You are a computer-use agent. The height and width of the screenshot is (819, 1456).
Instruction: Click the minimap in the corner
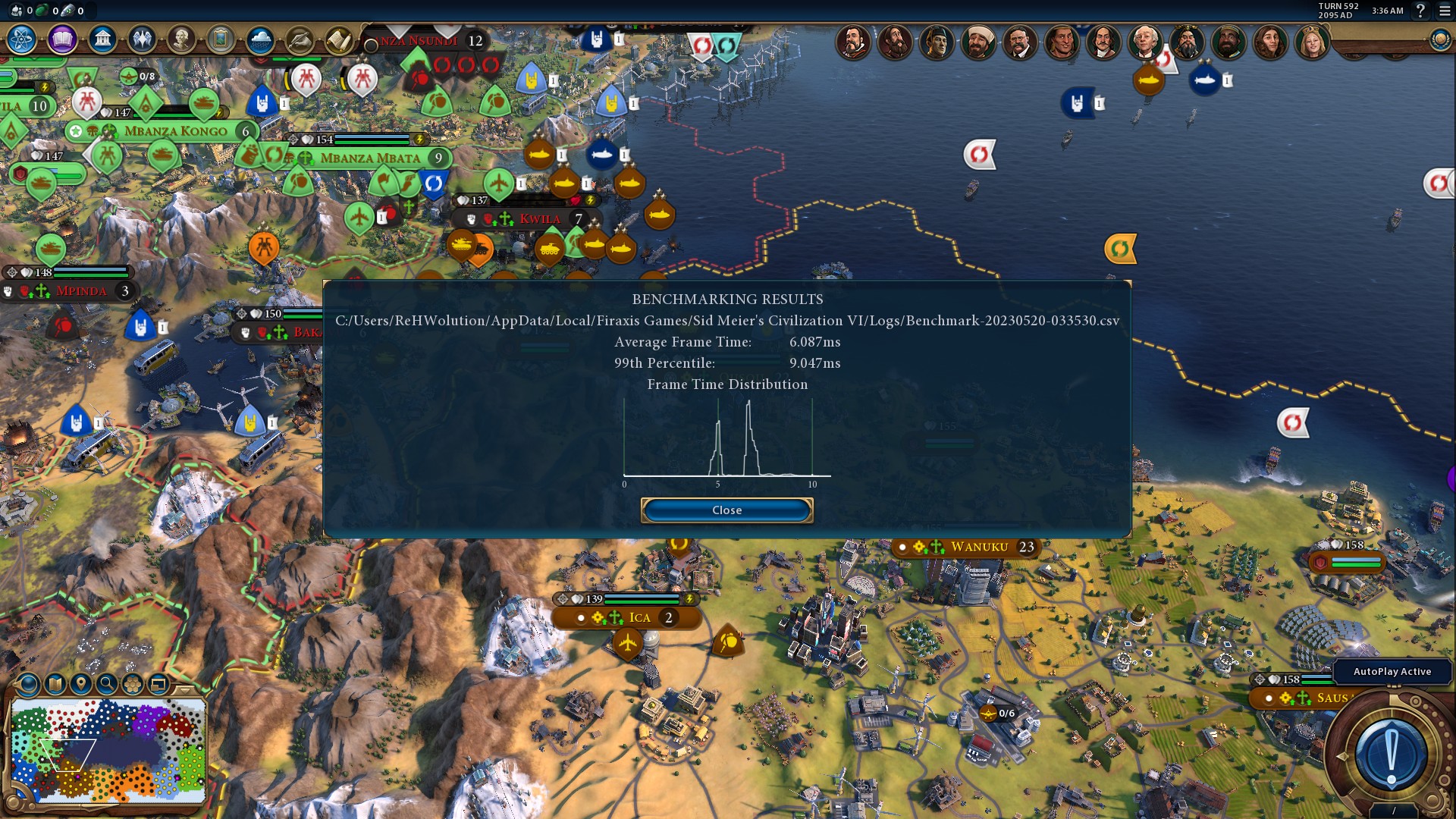108,751
